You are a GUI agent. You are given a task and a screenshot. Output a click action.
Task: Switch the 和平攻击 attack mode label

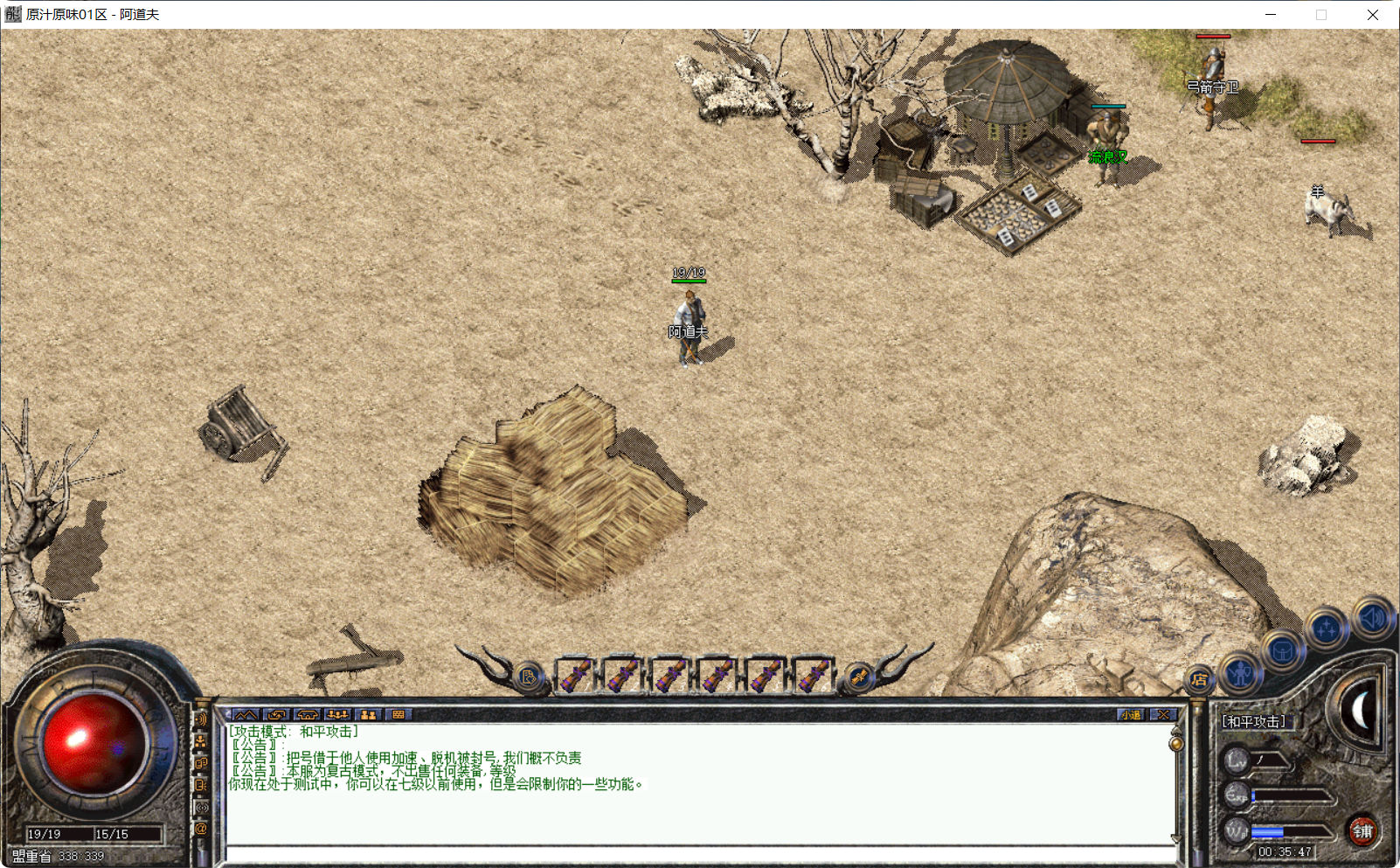[x=1253, y=722]
